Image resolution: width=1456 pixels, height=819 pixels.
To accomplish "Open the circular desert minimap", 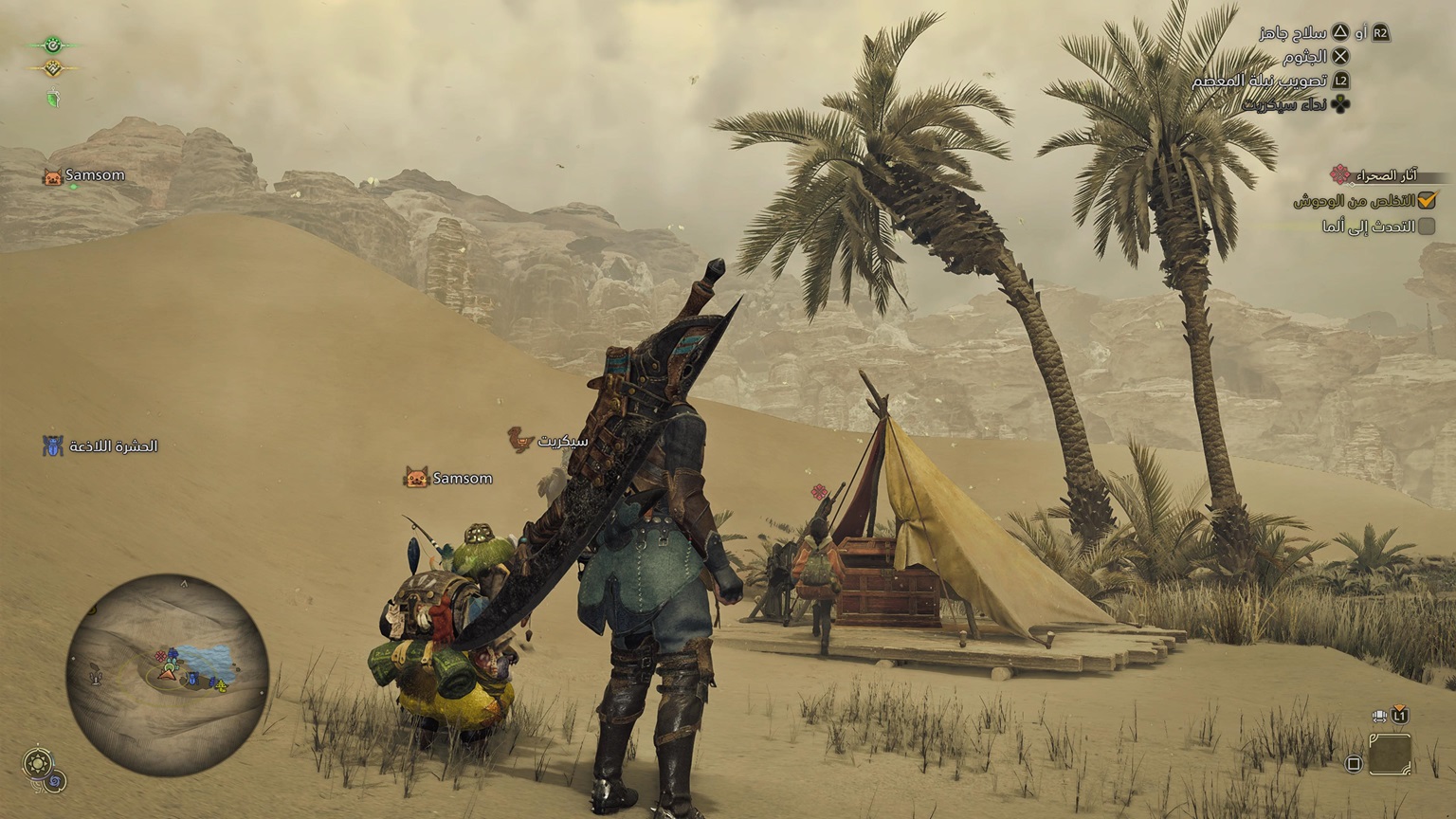I will [x=167, y=662].
